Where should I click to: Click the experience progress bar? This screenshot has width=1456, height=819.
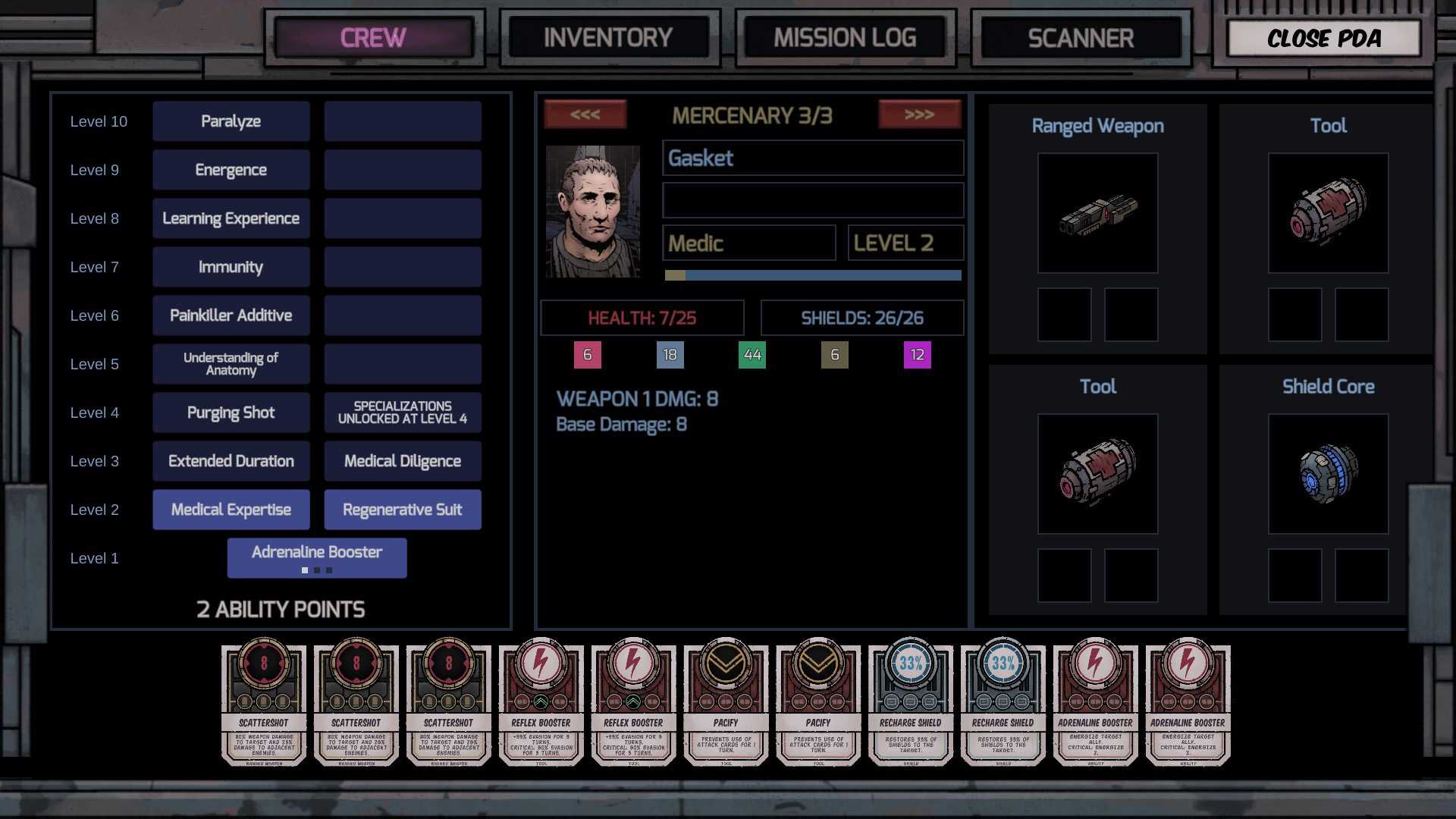coord(811,275)
